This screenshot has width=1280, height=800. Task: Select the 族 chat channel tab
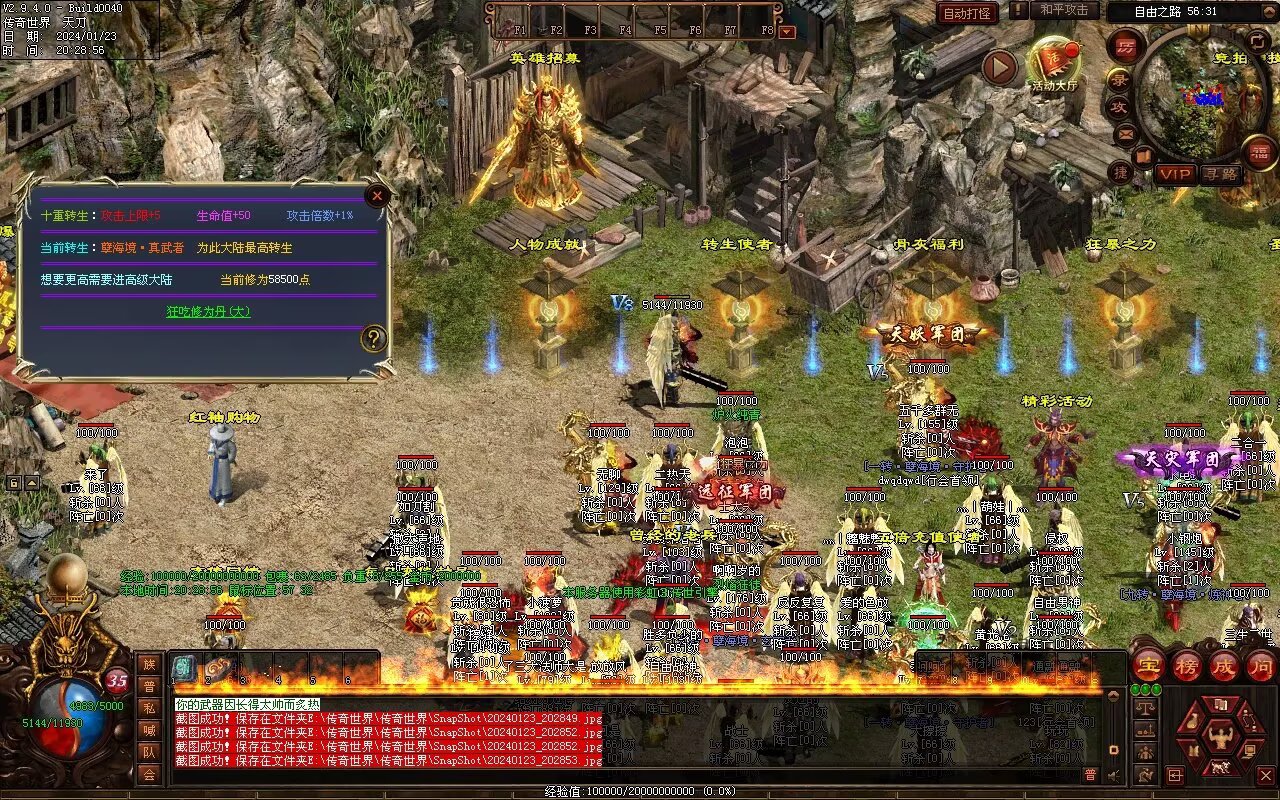click(x=149, y=664)
